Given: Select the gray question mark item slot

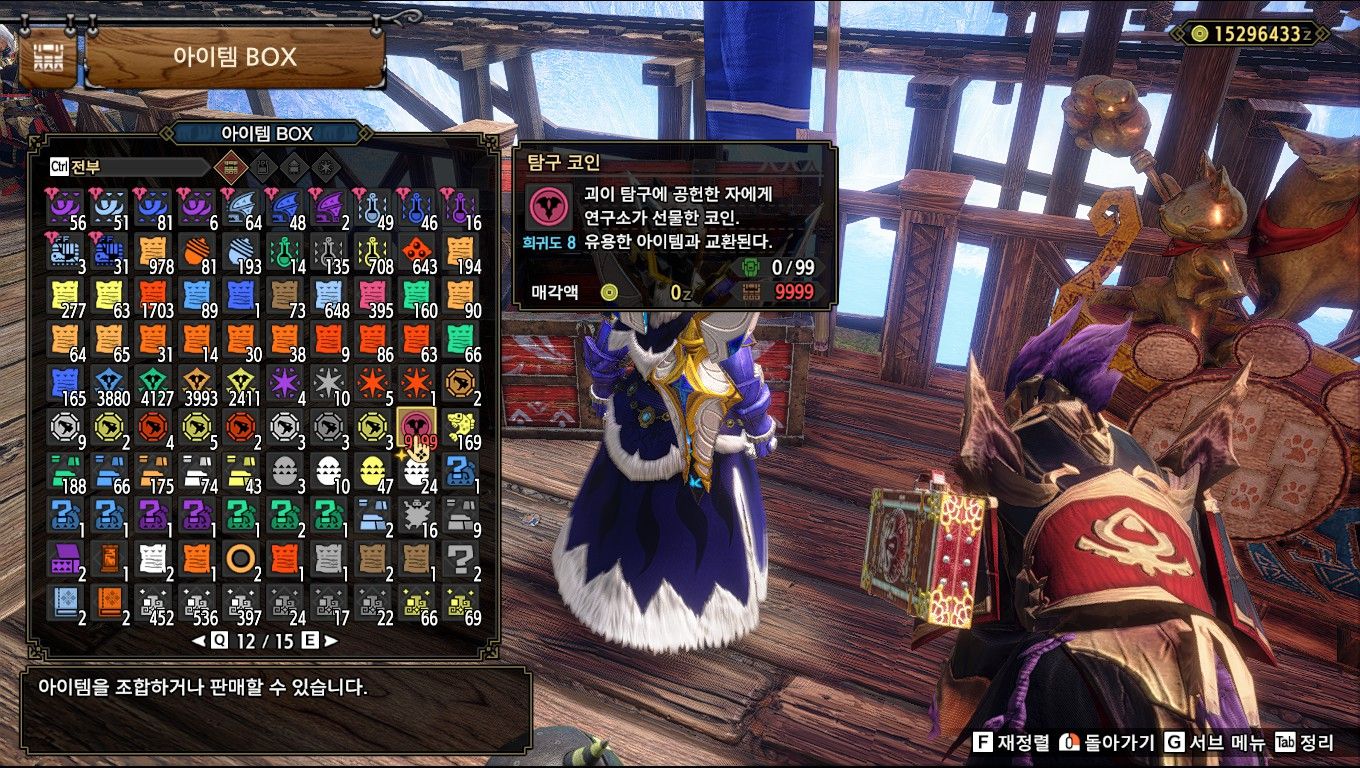Looking at the screenshot, I should pyautogui.click(x=461, y=558).
